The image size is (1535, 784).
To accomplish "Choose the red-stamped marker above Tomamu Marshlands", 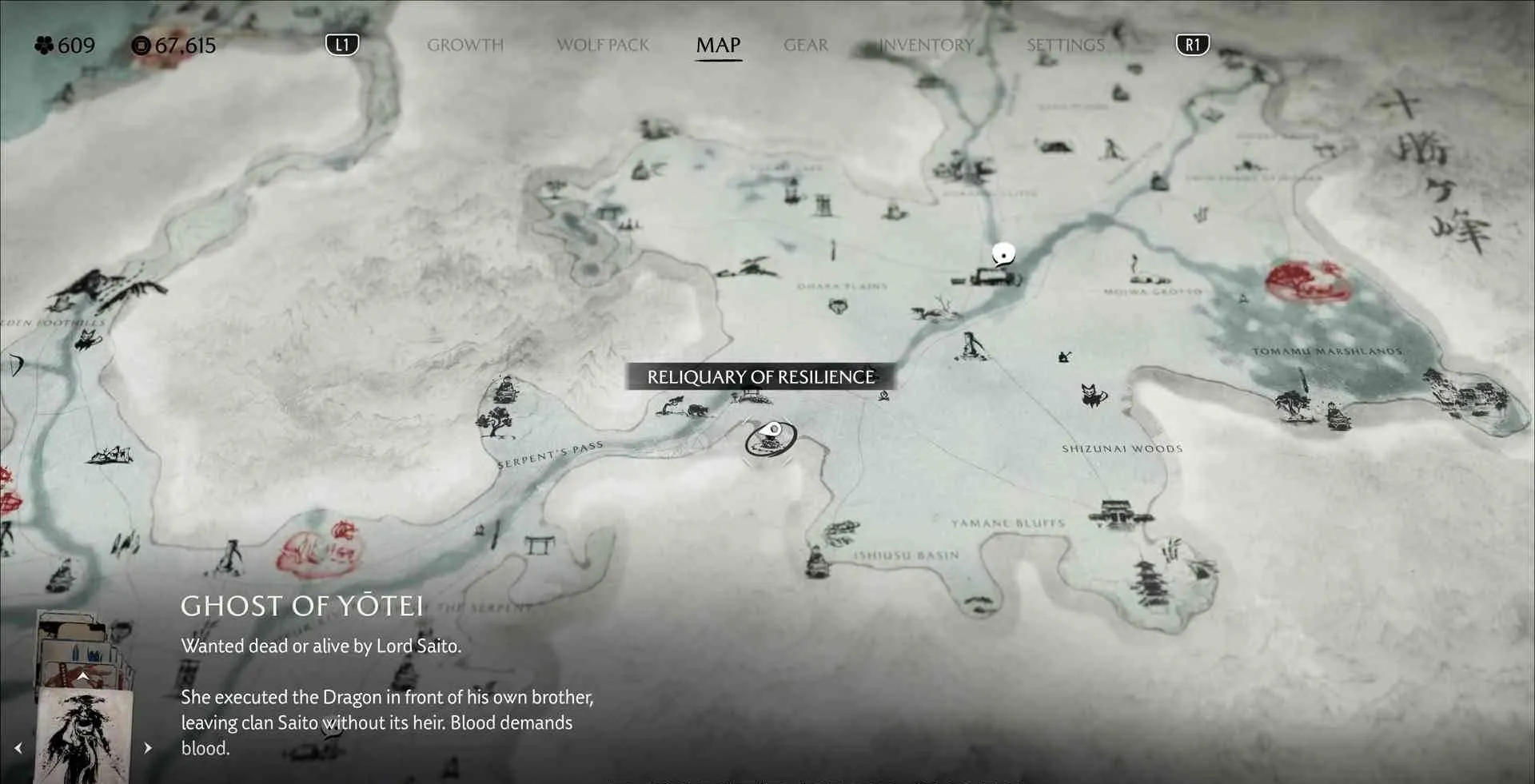I will click(x=1307, y=281).
